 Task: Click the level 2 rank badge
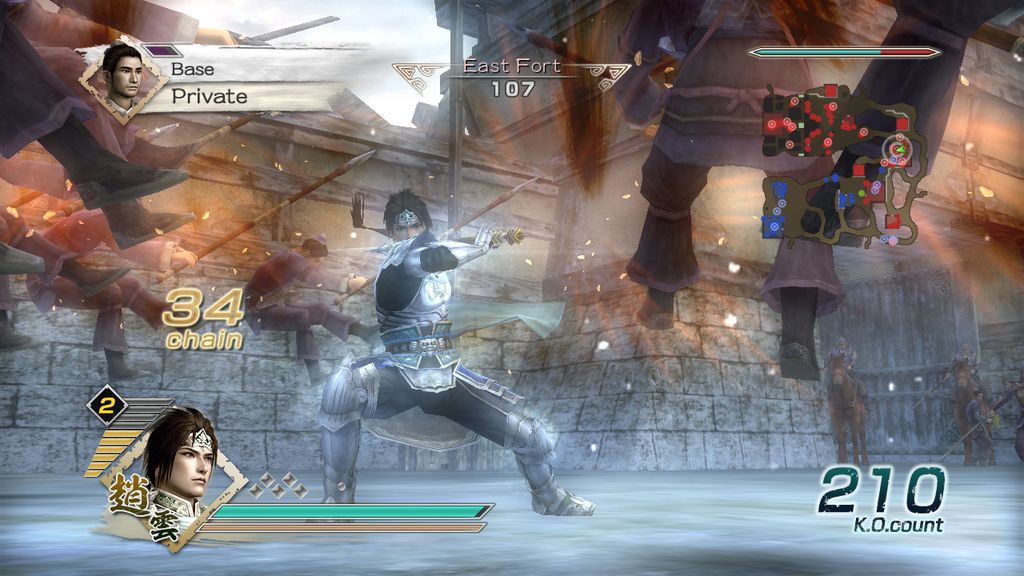point(106,405)
